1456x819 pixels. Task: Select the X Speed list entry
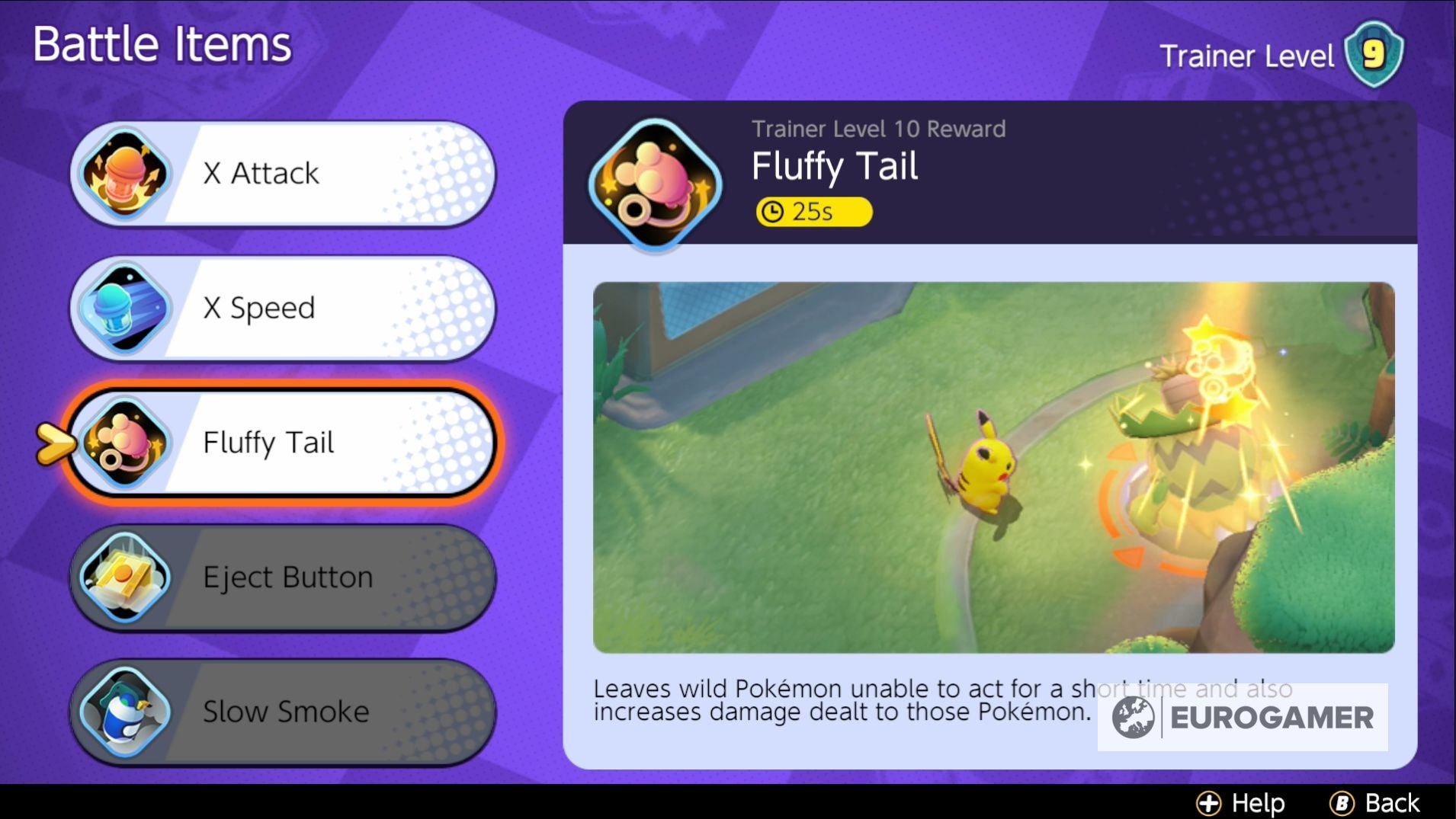tap(282, 309)
